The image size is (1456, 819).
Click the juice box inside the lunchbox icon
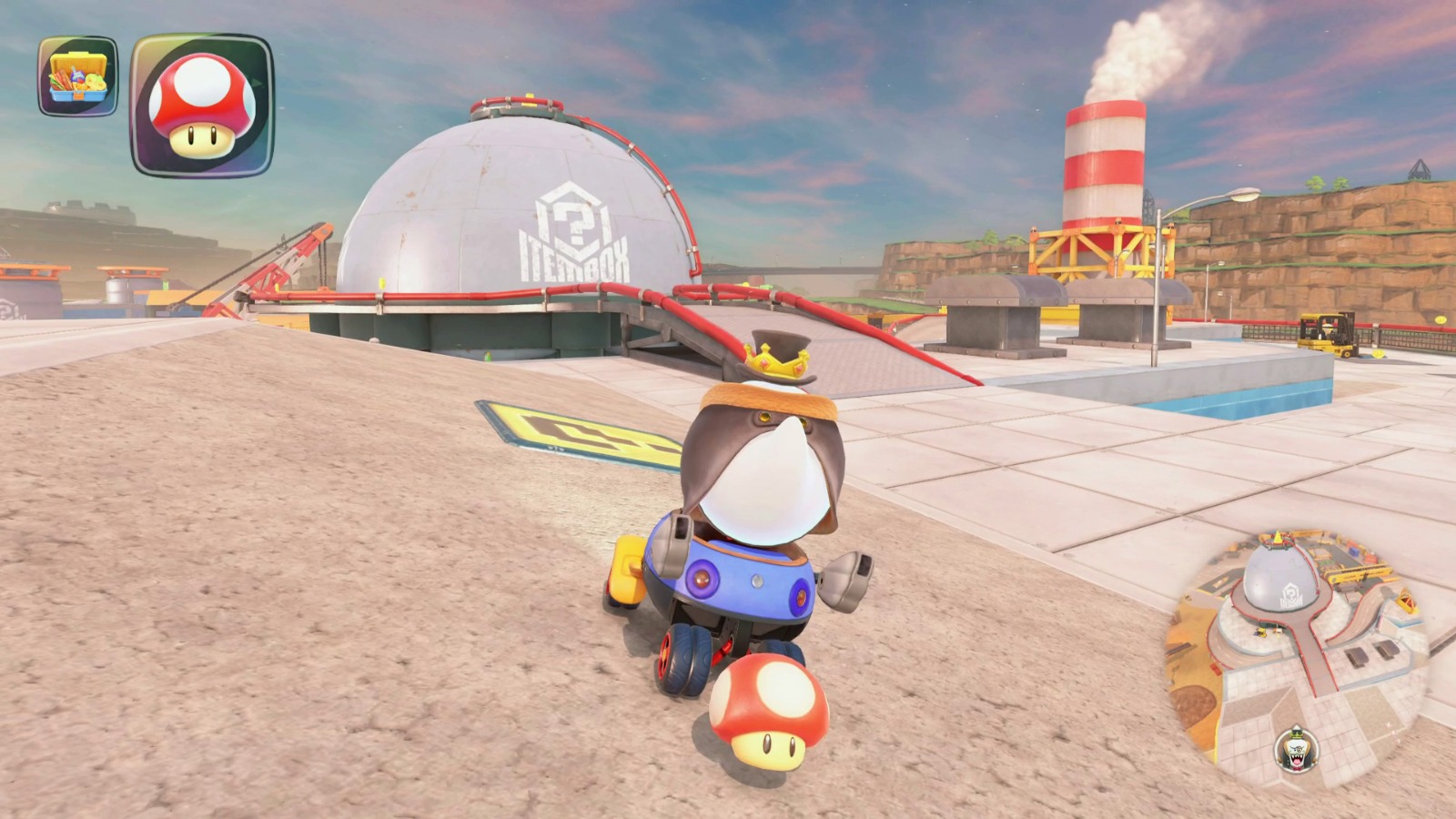(76, 76)
